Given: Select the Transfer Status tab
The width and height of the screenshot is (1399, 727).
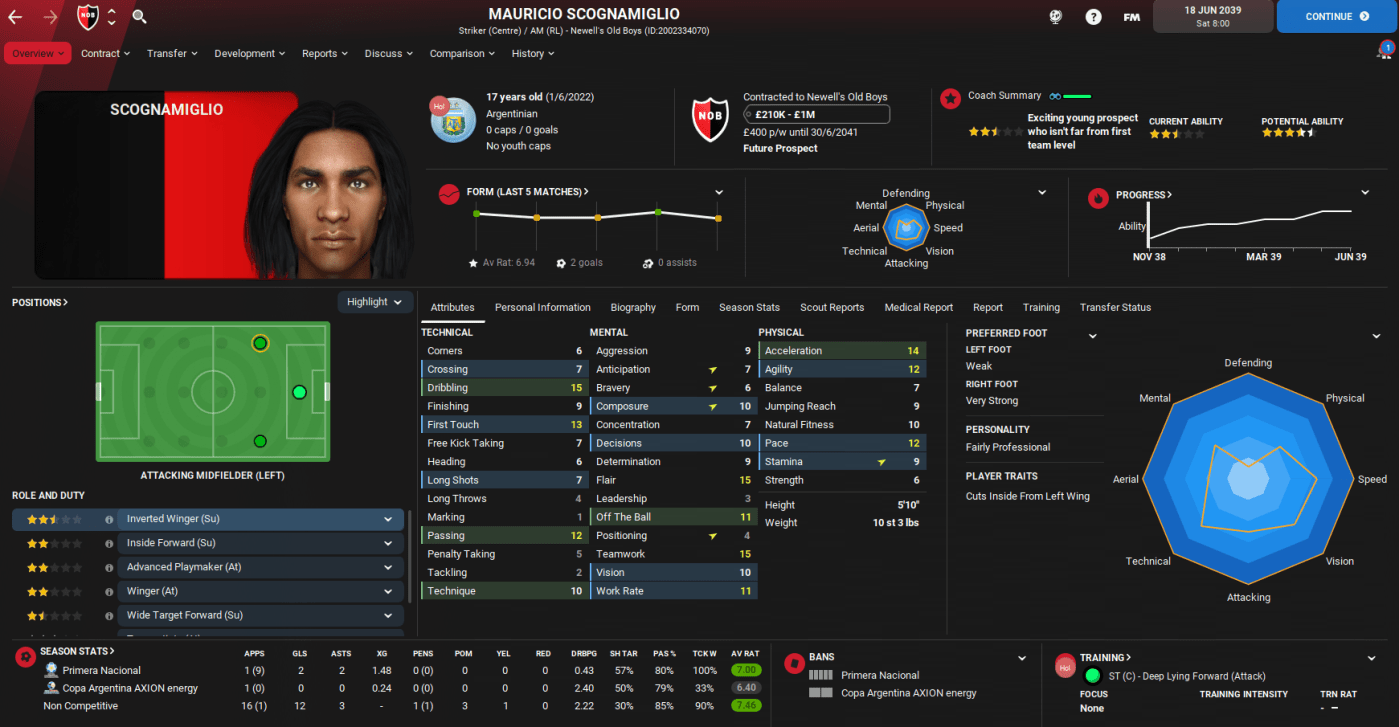Looking at the screenshot, I should point(1115,307).
